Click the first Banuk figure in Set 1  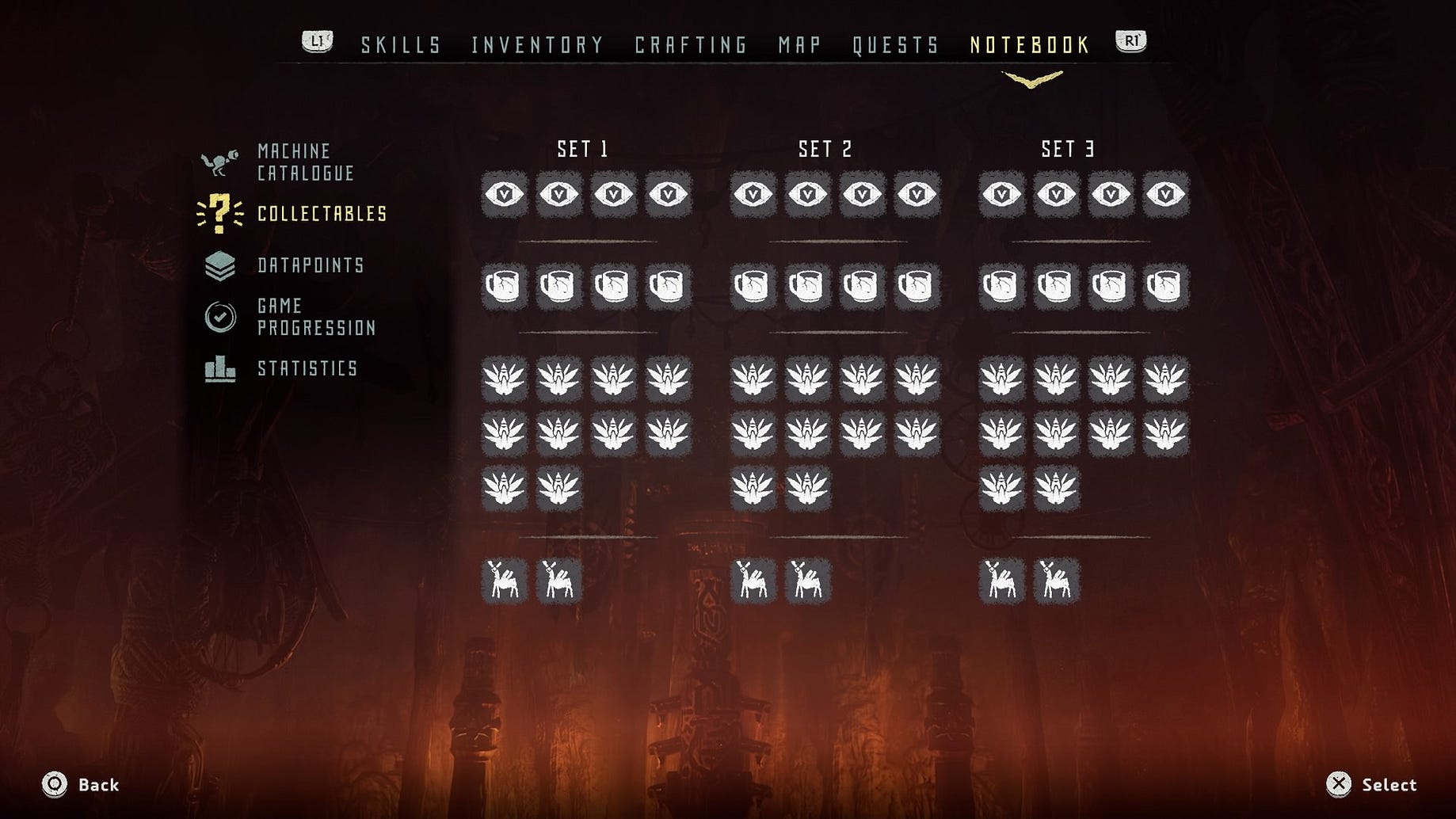[505, 581]
